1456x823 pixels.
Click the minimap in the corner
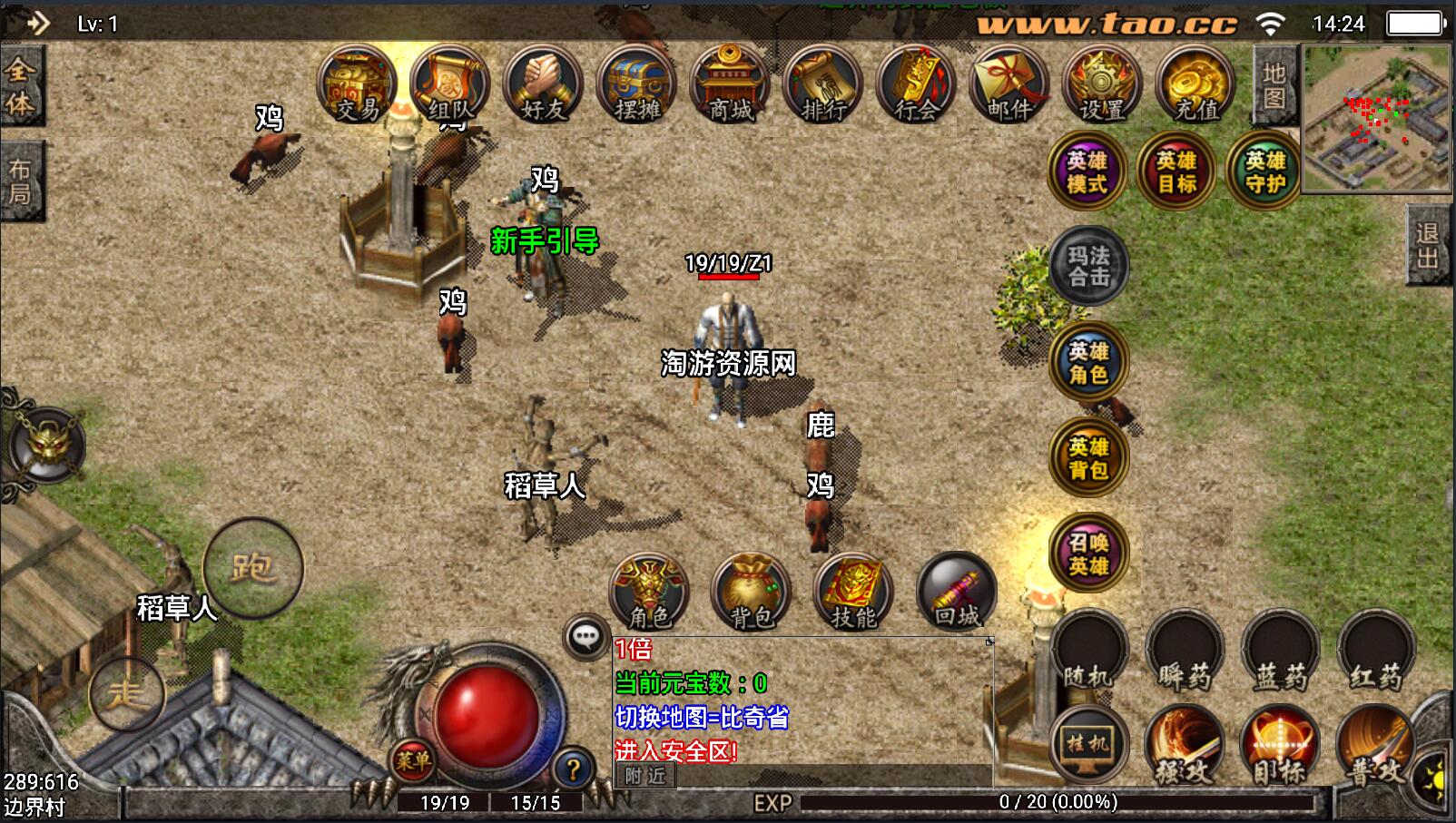pyautogui.click(x=1376, y=118)
